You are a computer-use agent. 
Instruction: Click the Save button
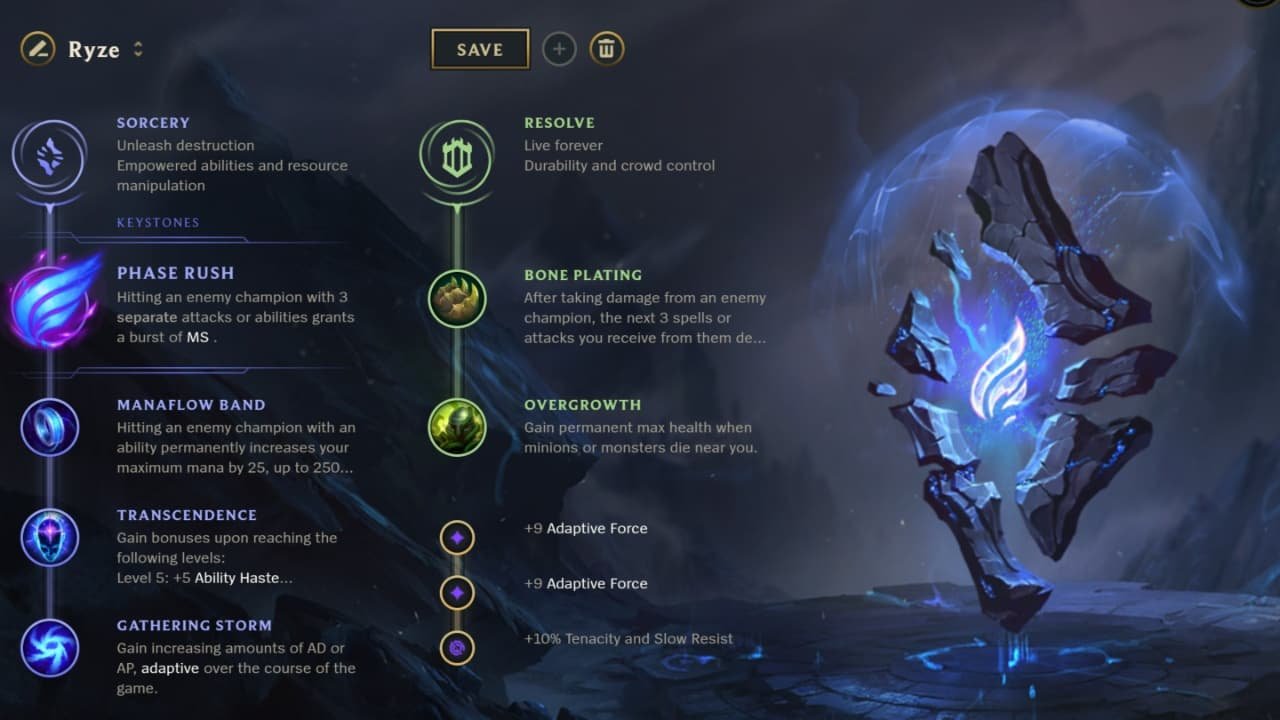(x=480, y=48)
